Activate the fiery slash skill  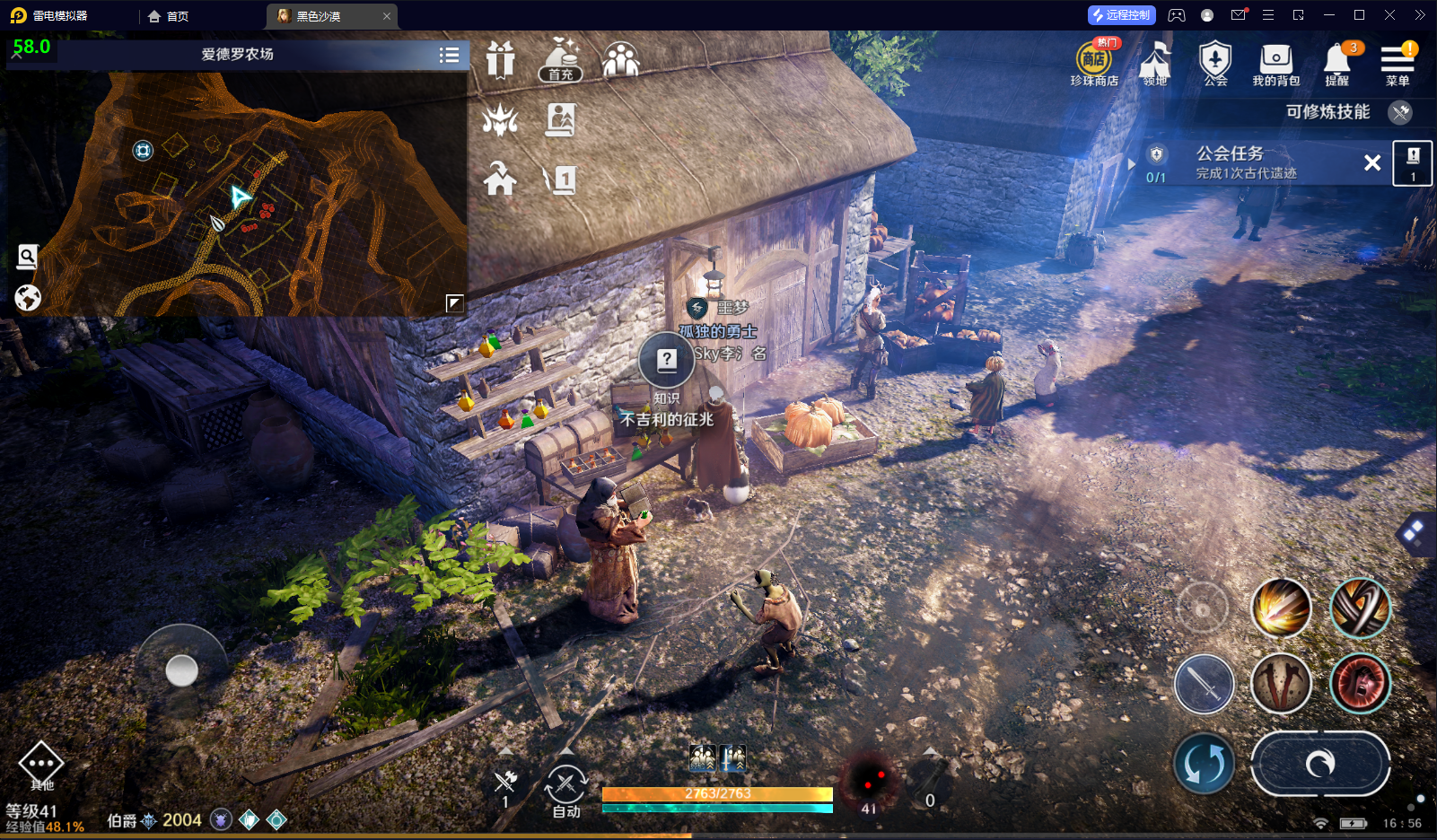pos(1281,608)
